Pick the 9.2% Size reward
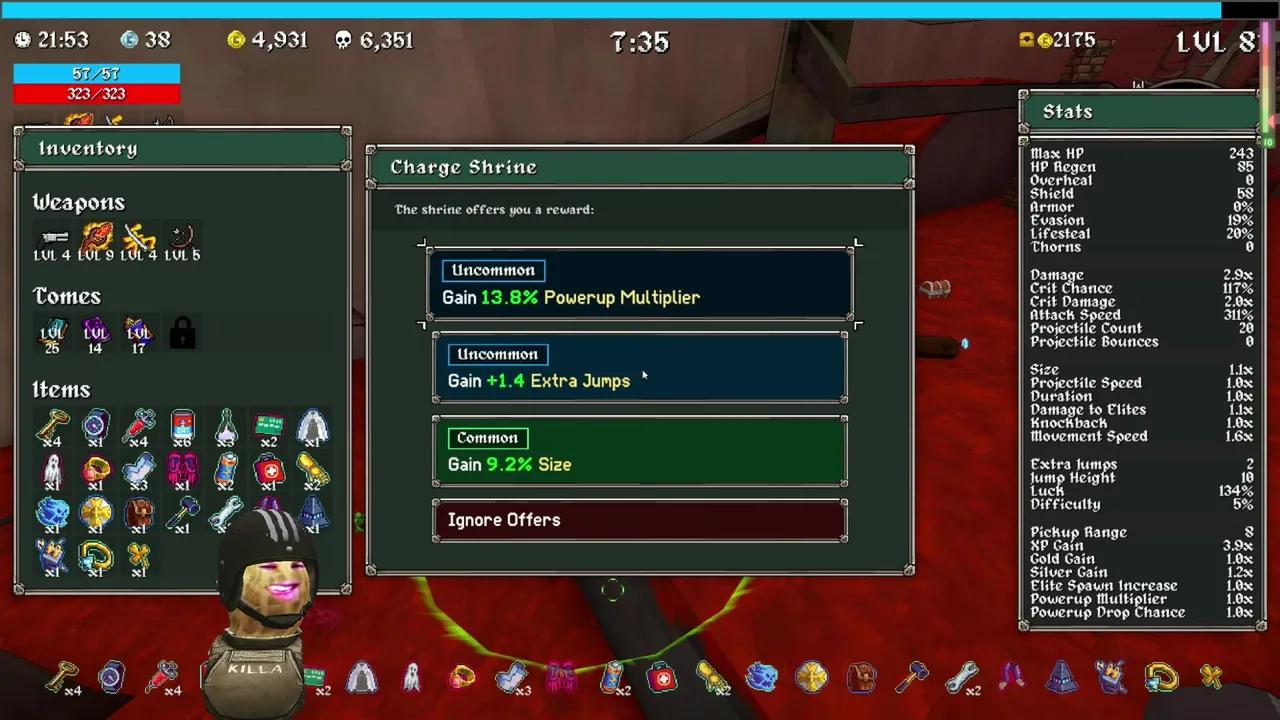This screenshot has height=720, width=1280. click(x=640, y=452)
